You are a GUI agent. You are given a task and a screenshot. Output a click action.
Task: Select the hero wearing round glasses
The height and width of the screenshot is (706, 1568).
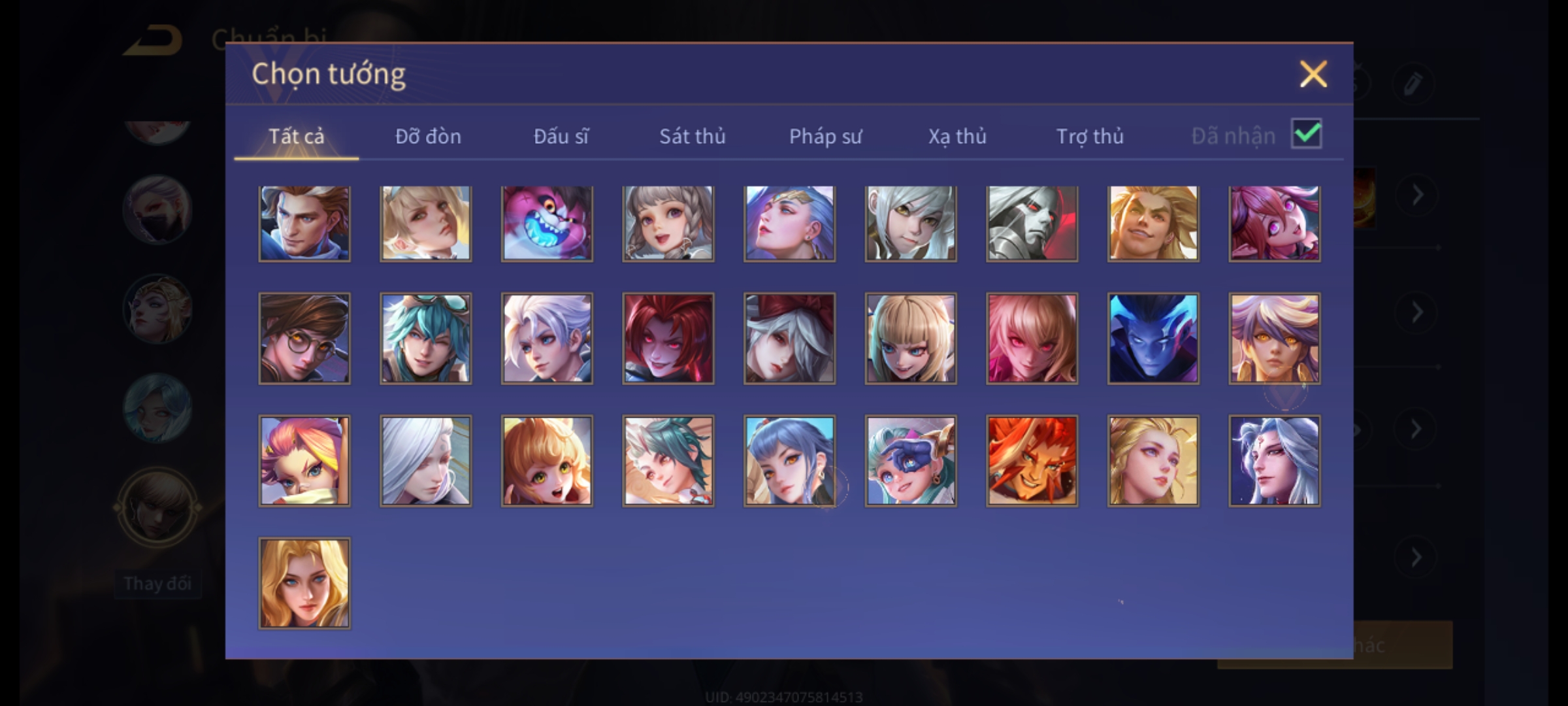tap(304, 338)
